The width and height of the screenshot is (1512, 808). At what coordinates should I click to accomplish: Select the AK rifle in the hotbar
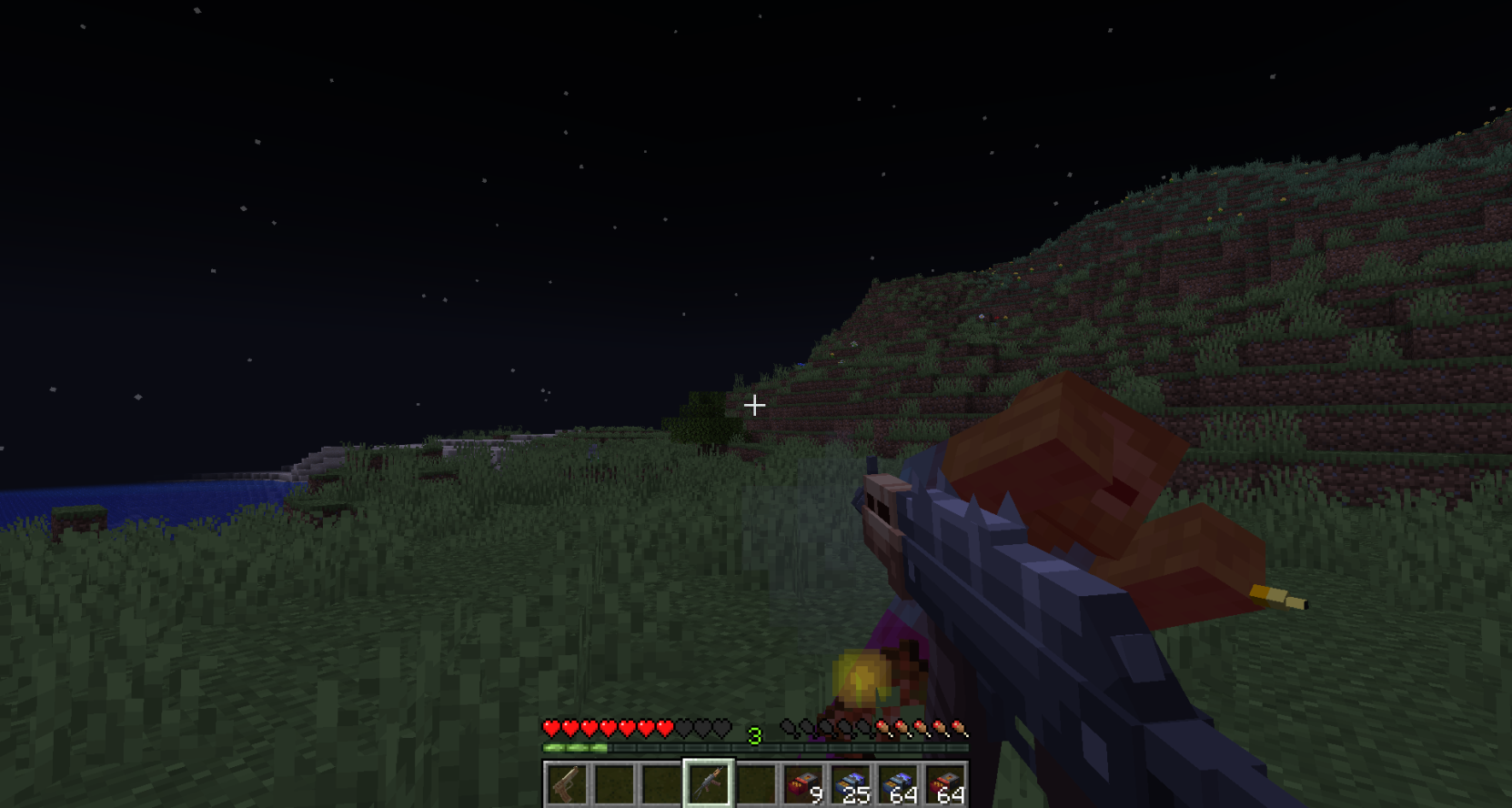711,783
